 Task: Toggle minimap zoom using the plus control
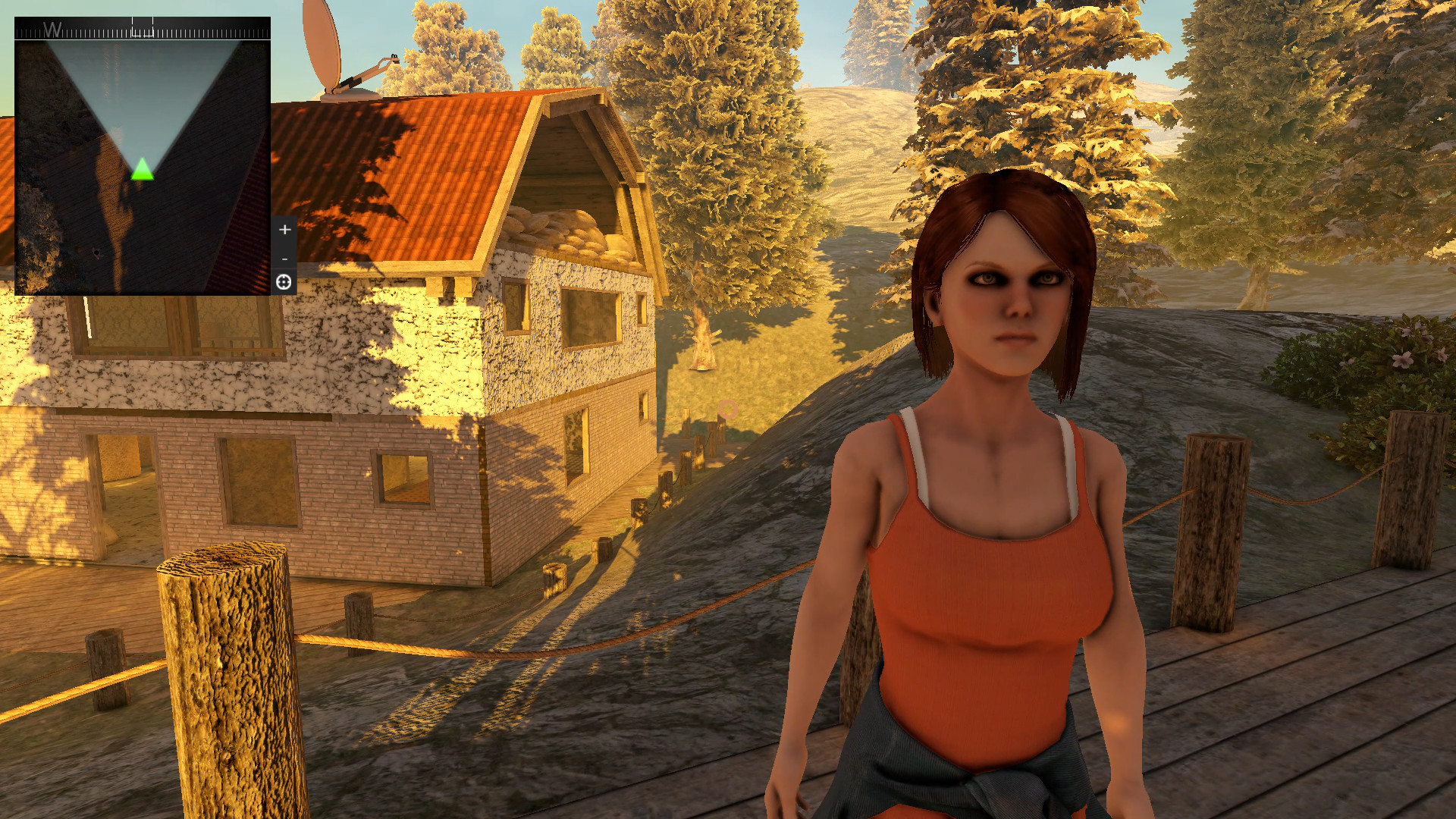coord(284,229)
